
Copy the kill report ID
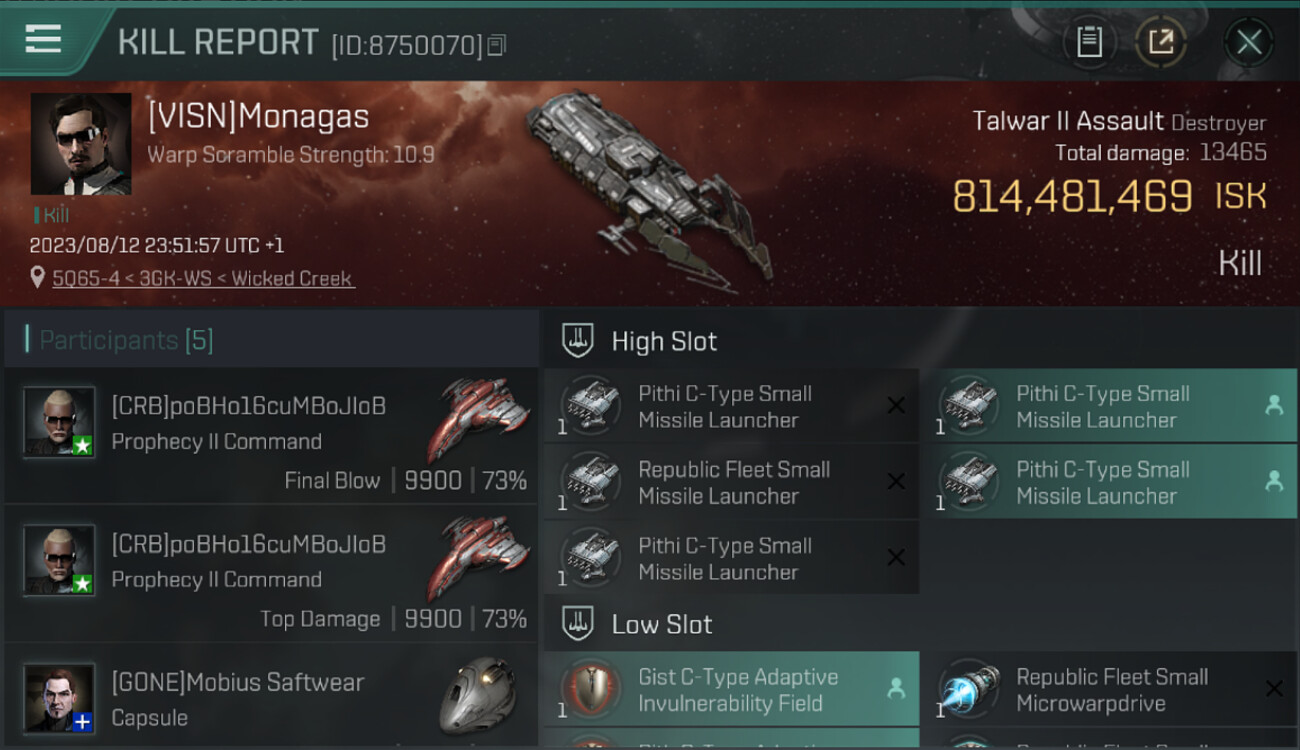pos(497,45)
